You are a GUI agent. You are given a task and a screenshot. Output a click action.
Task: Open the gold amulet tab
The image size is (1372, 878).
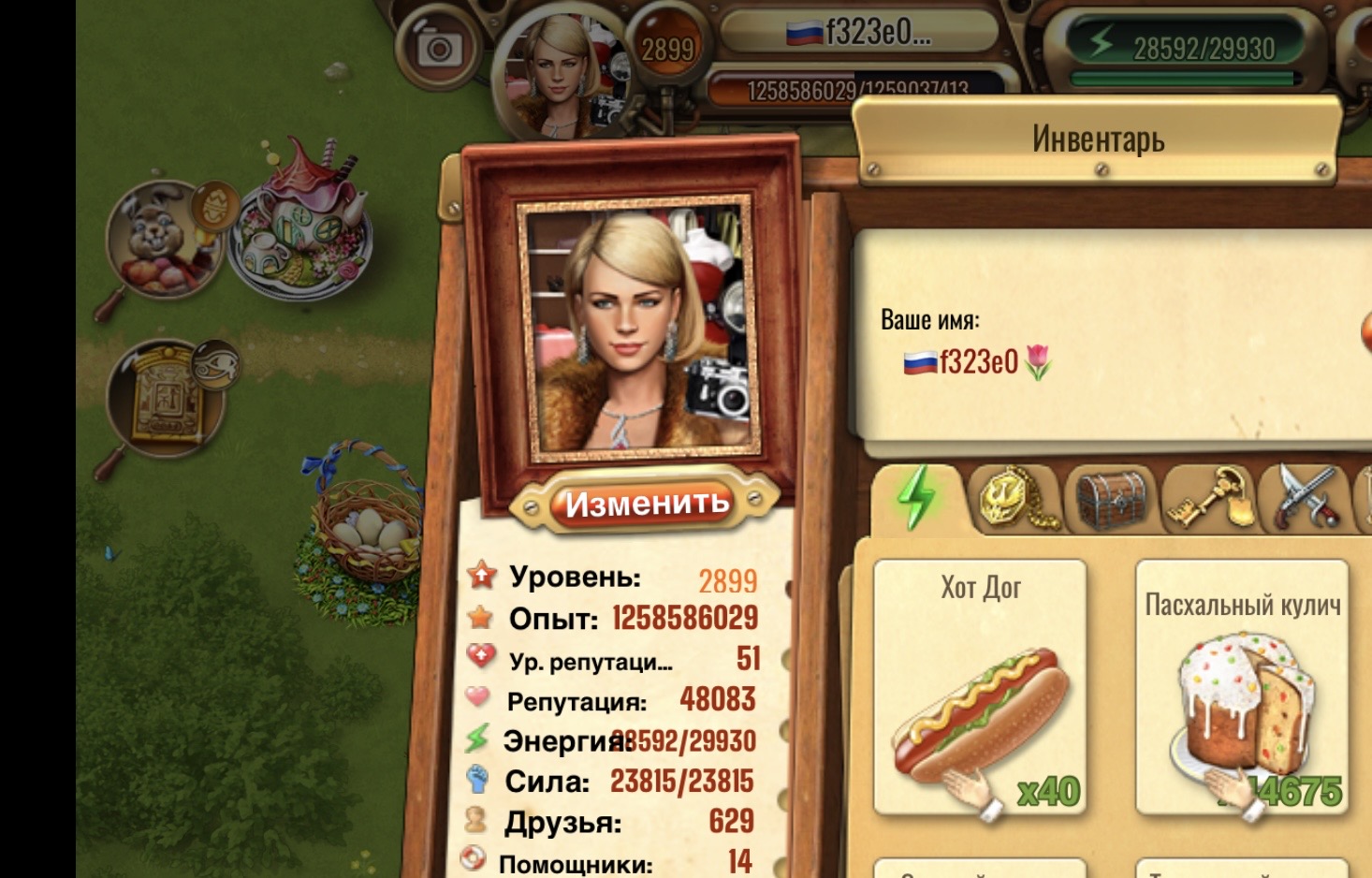[x=1014, y=498]
